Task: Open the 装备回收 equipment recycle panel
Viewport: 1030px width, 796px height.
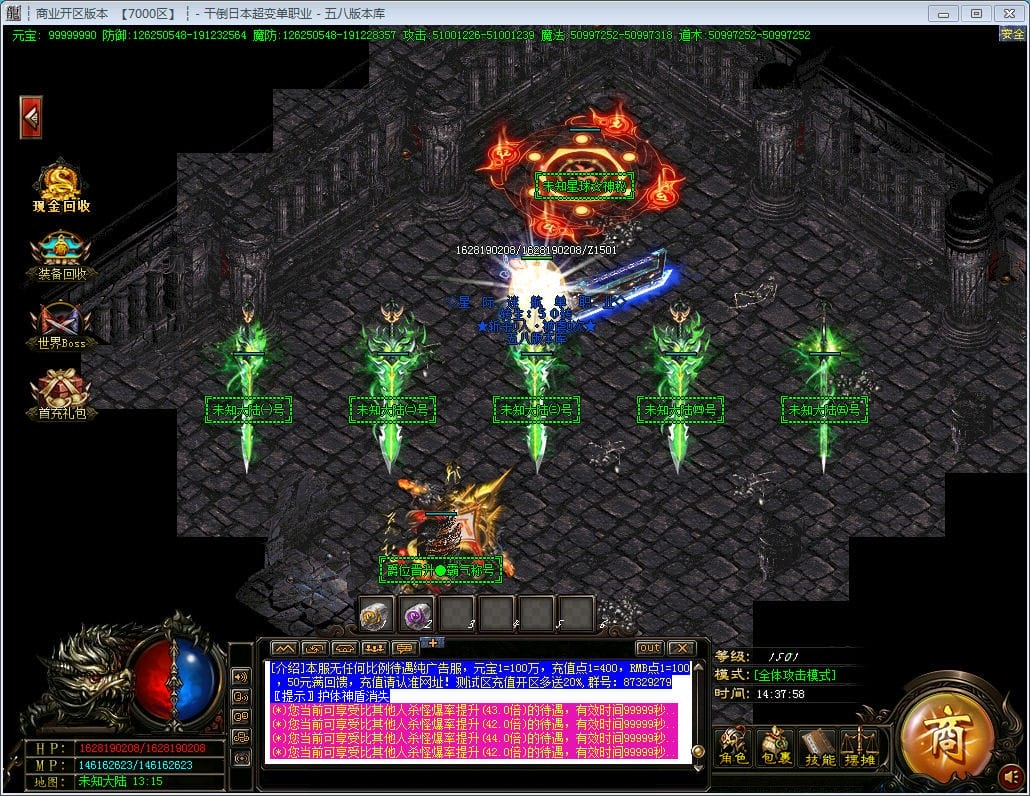Action: 61,256
